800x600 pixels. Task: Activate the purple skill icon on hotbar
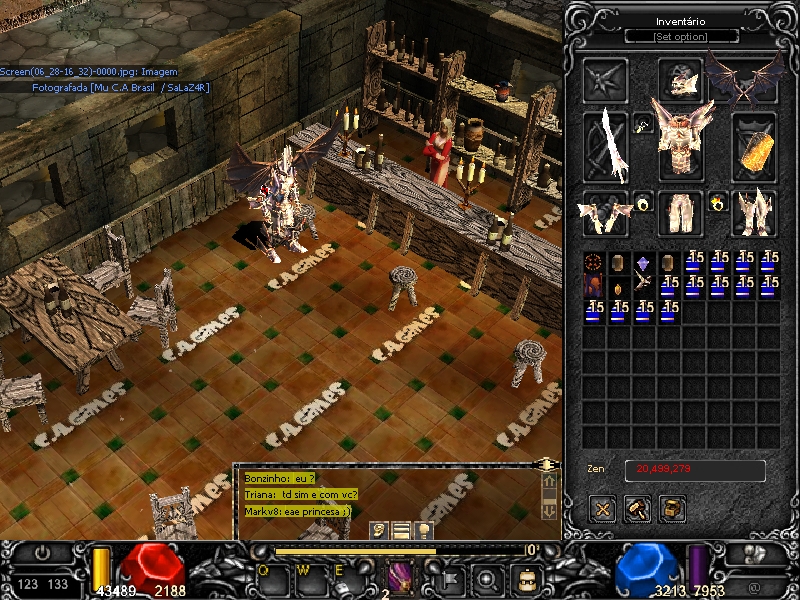coord(400,578)
